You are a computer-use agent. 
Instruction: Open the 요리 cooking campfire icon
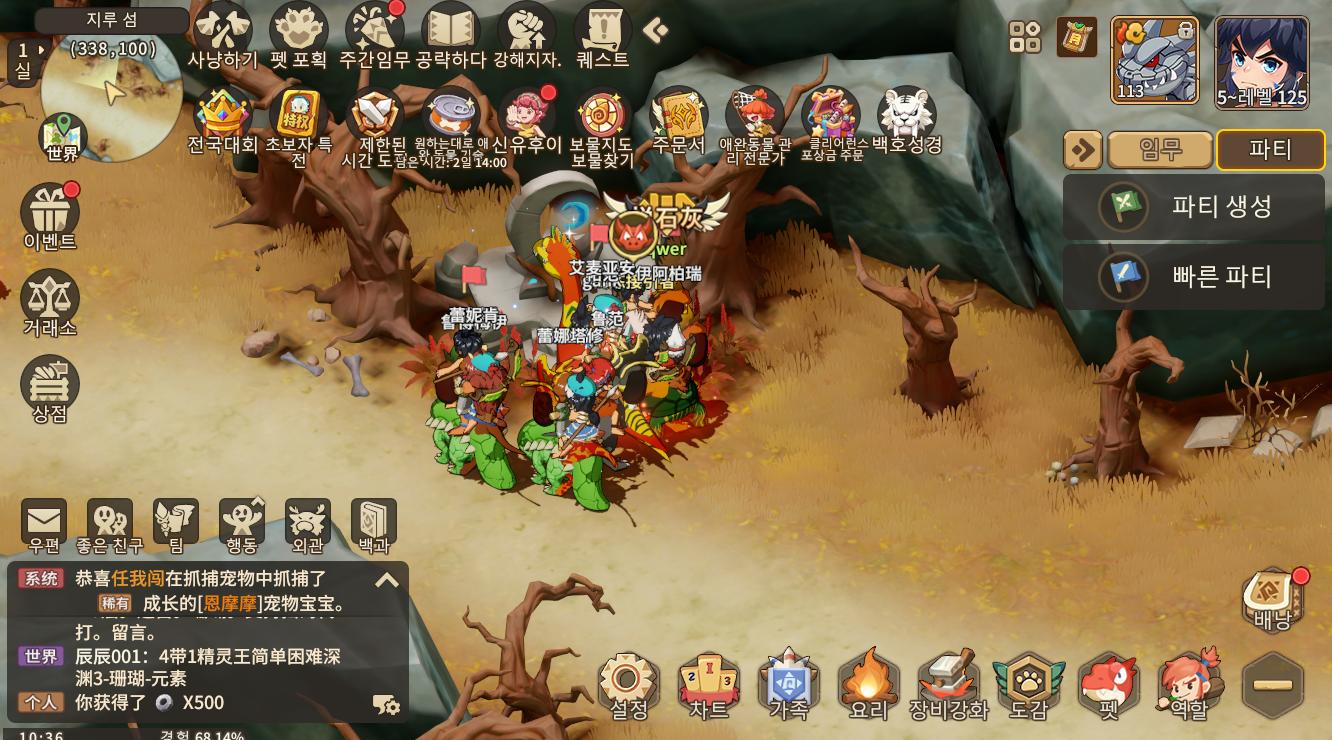coord(868,684)
